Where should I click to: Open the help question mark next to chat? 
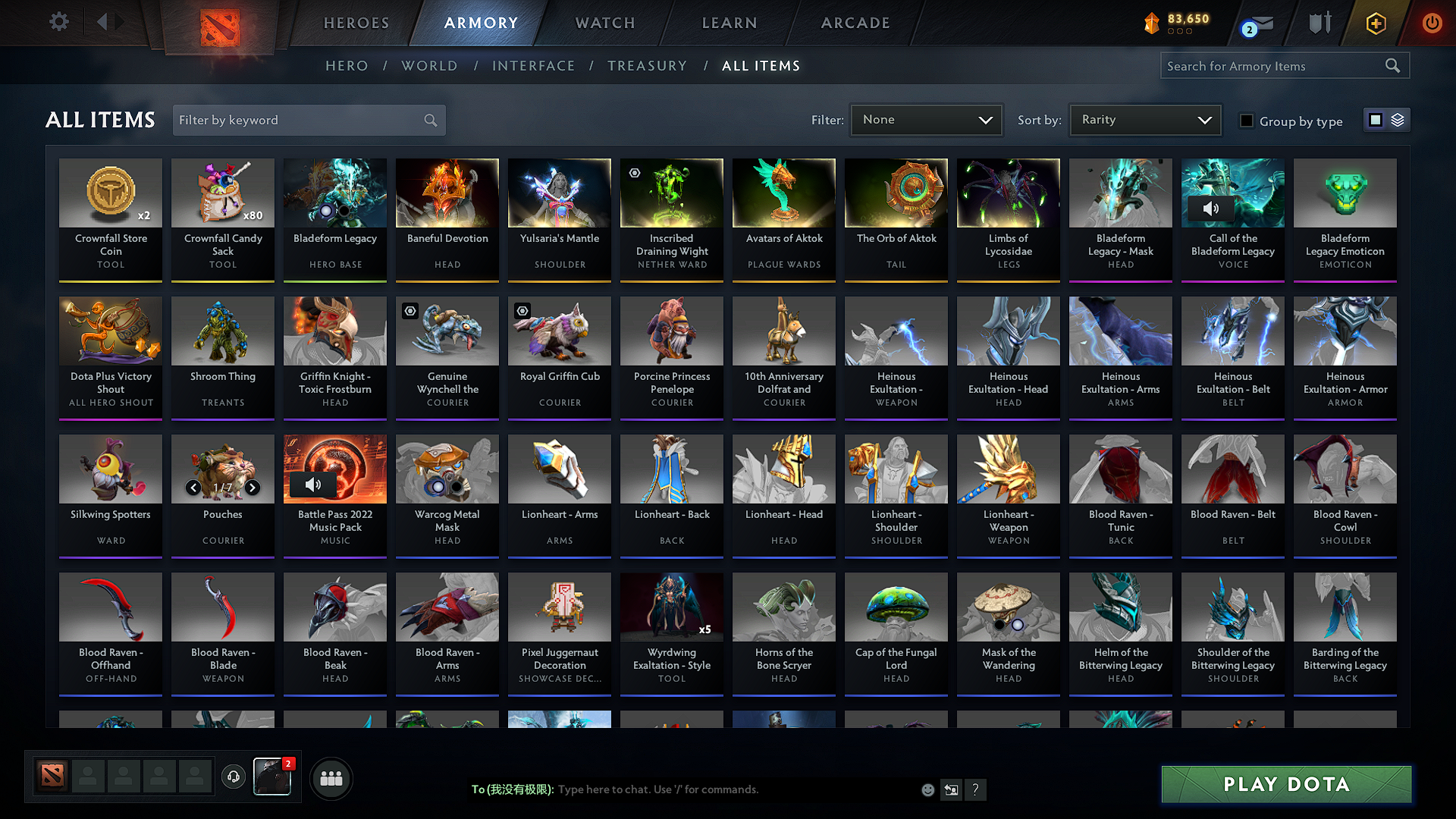976,789
